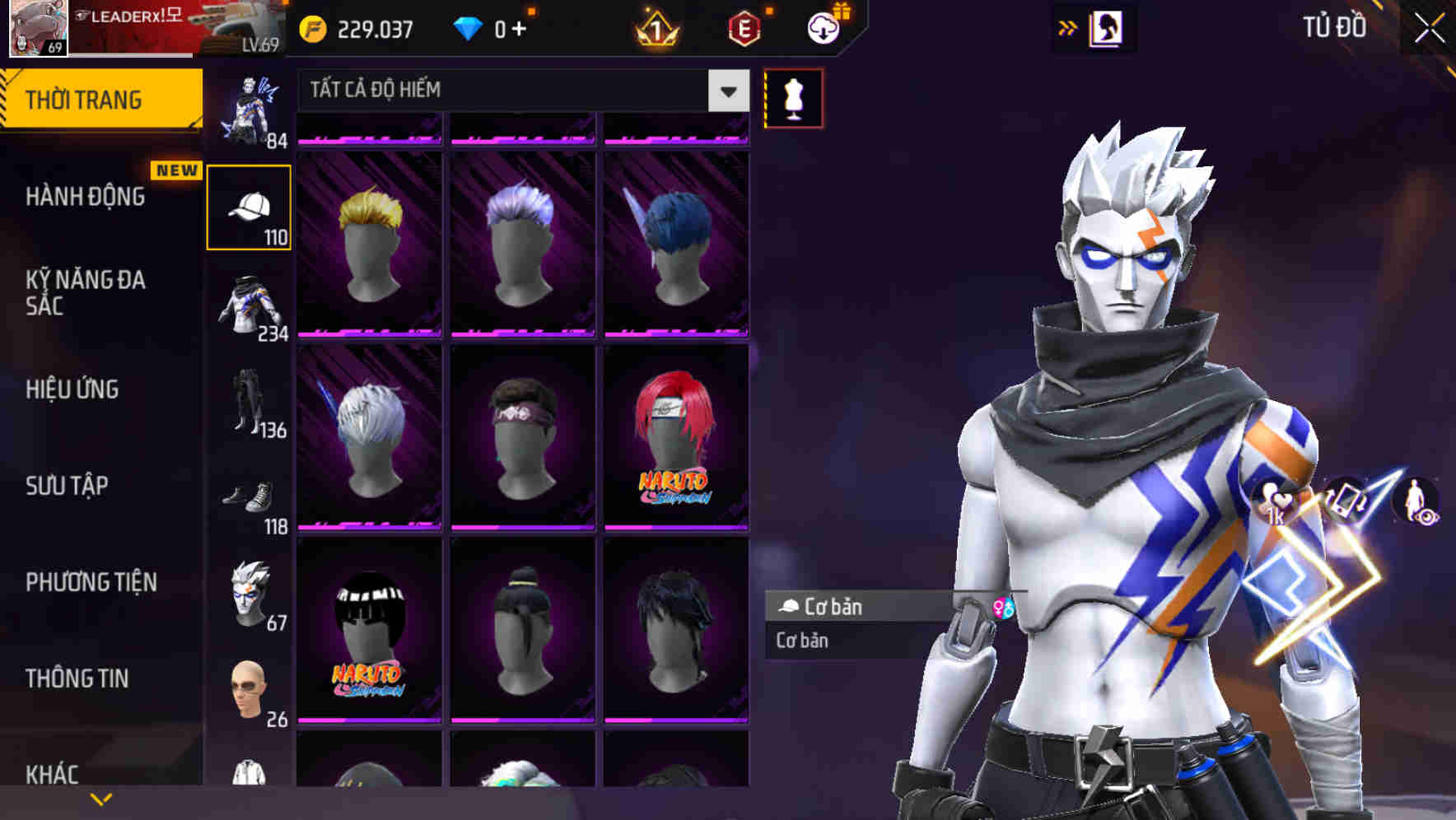Expand the sidebar with the bottom chevron
The height and width of the screenshot is (820, 1456).
point(100,797)
